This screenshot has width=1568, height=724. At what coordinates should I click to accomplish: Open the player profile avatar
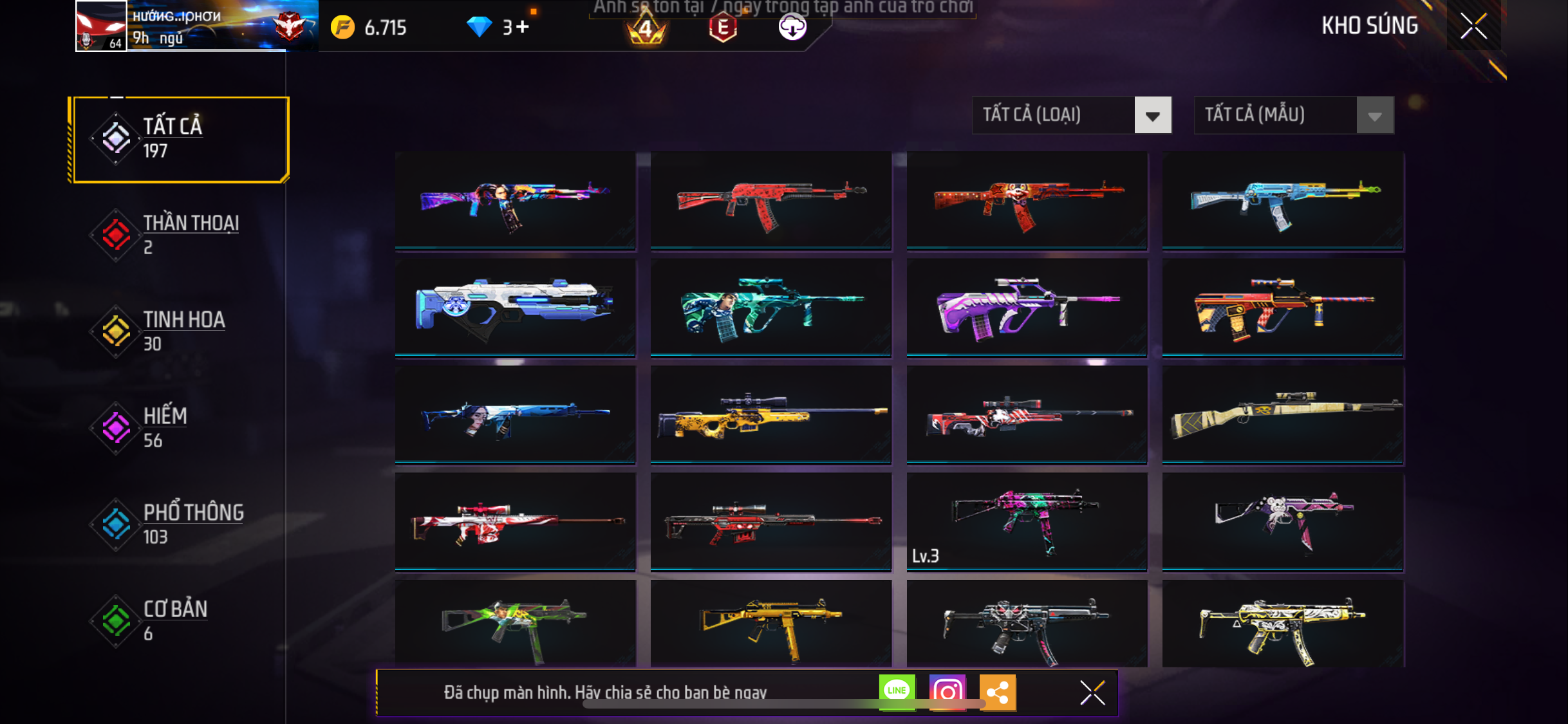pyautogui.click(x=101, y=26)
